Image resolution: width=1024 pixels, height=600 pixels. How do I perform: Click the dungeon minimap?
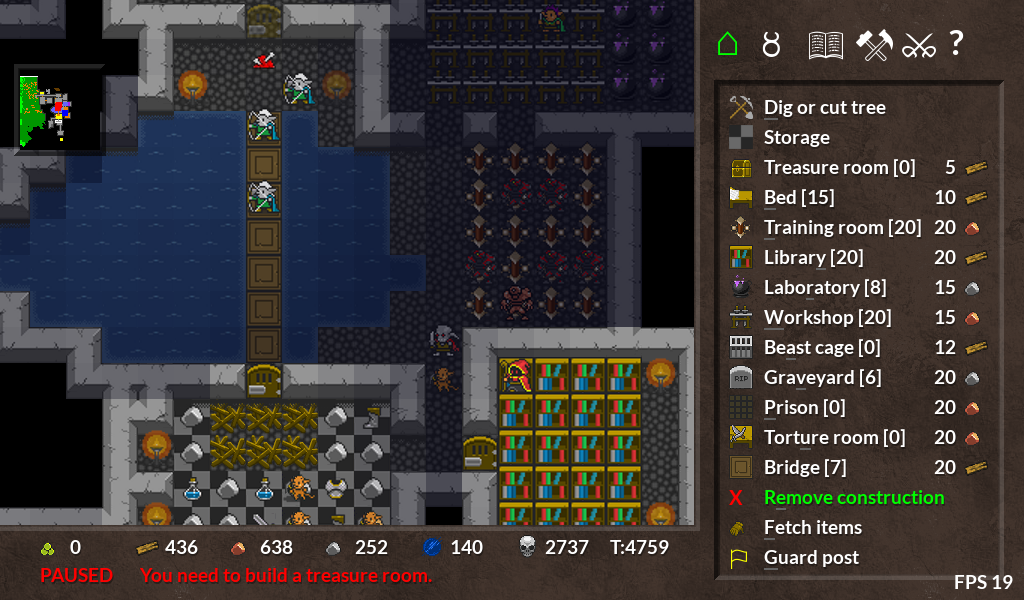(59, 108)
